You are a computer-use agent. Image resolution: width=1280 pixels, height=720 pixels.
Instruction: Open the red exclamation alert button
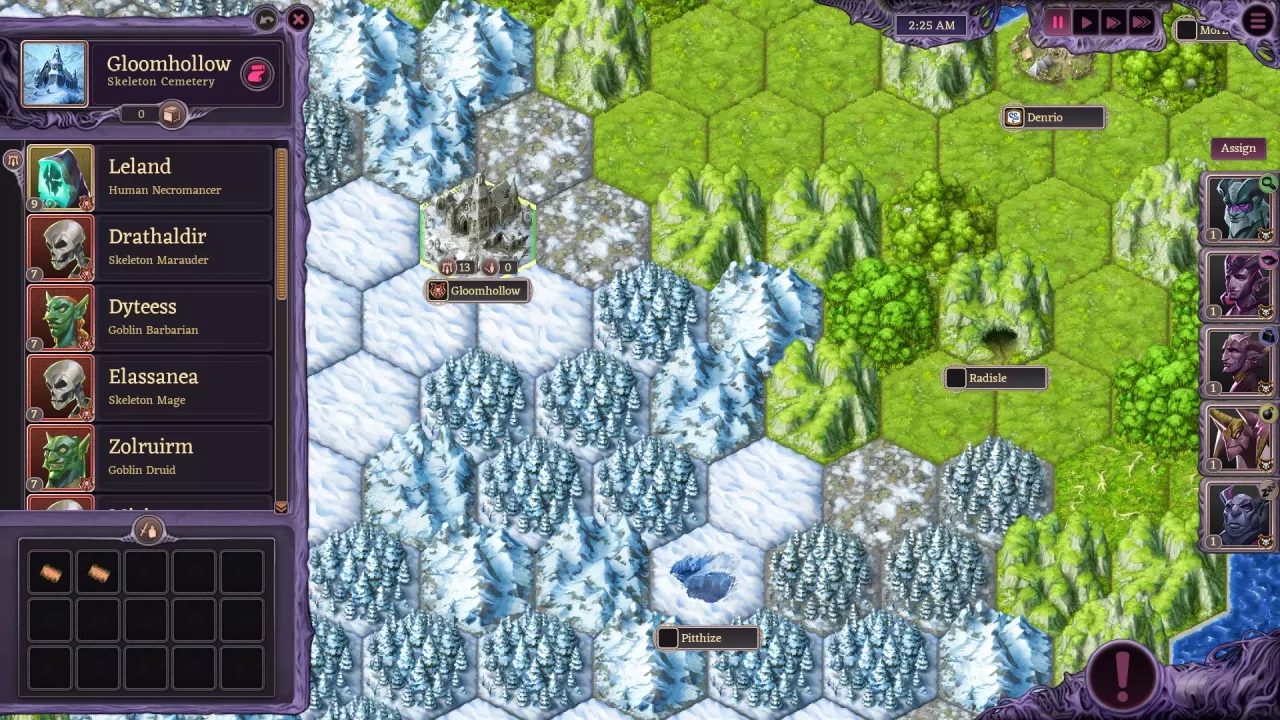click(1123, 672)
